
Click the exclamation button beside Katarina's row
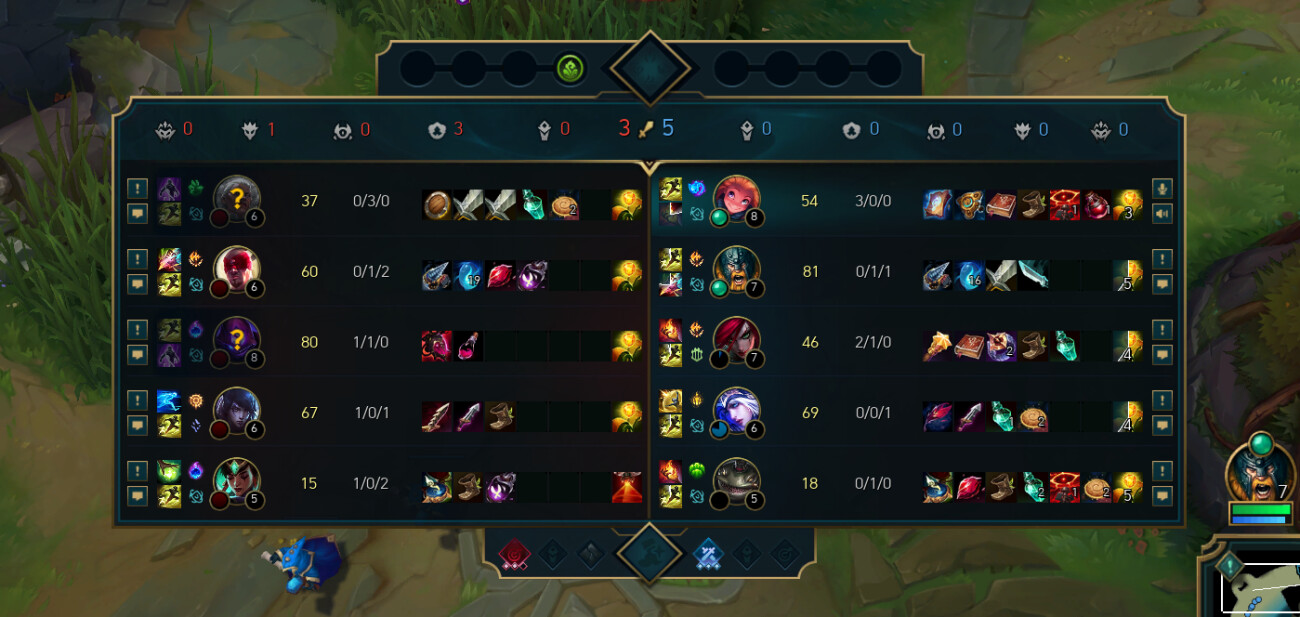[1162, 330]
